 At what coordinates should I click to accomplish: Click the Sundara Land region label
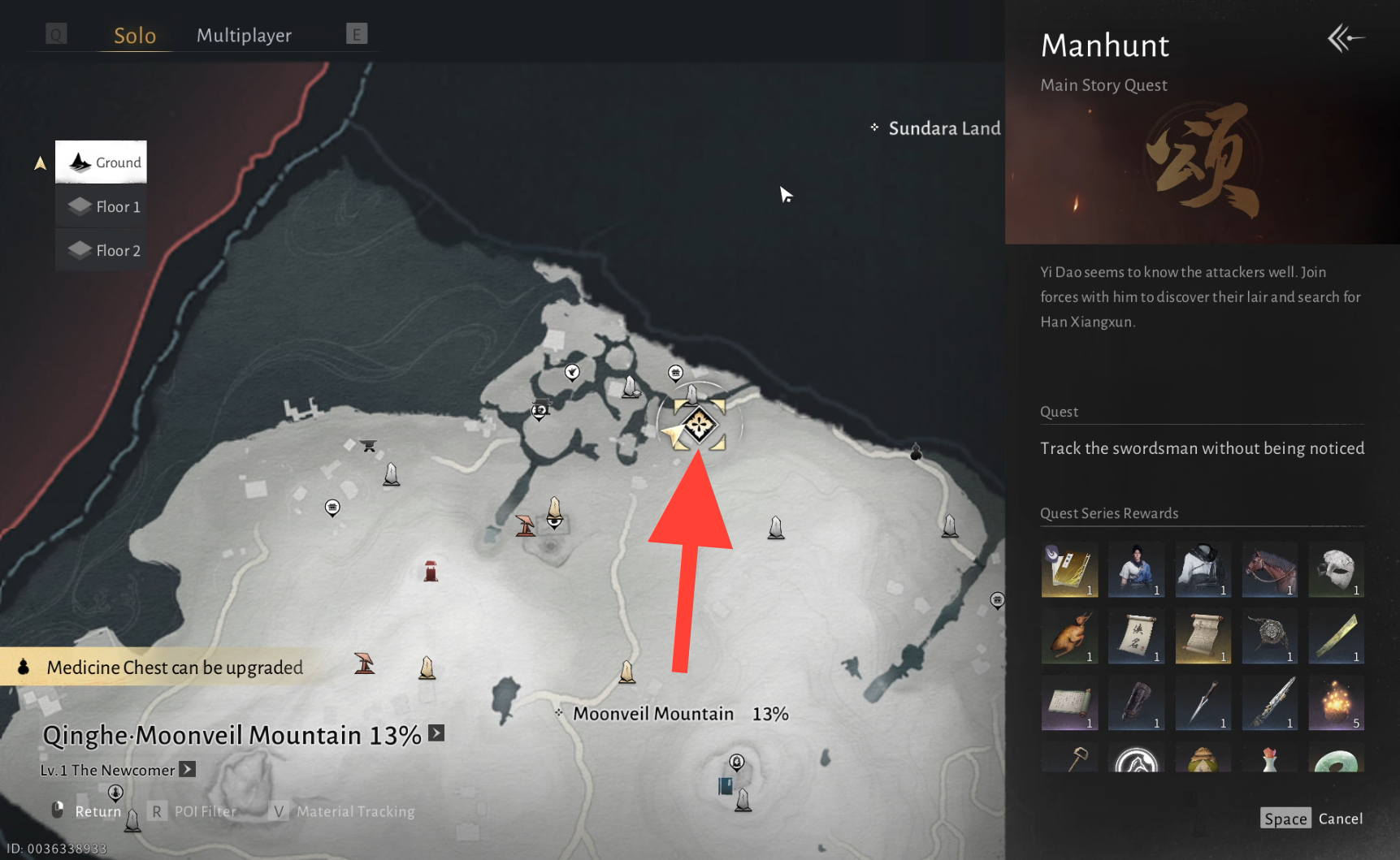click(x=943, y=128)
